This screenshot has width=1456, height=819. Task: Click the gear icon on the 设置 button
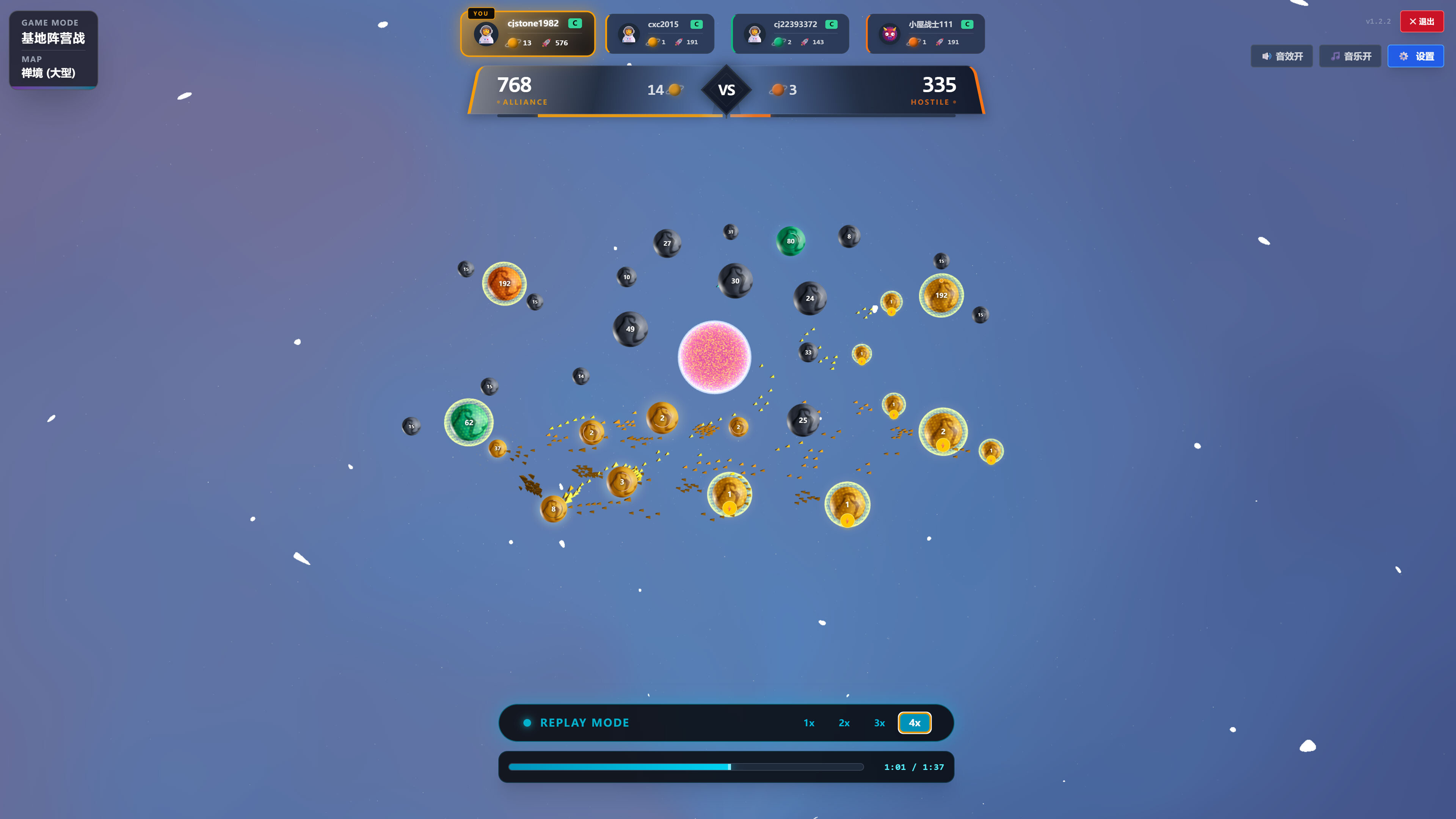[1404, 56]
